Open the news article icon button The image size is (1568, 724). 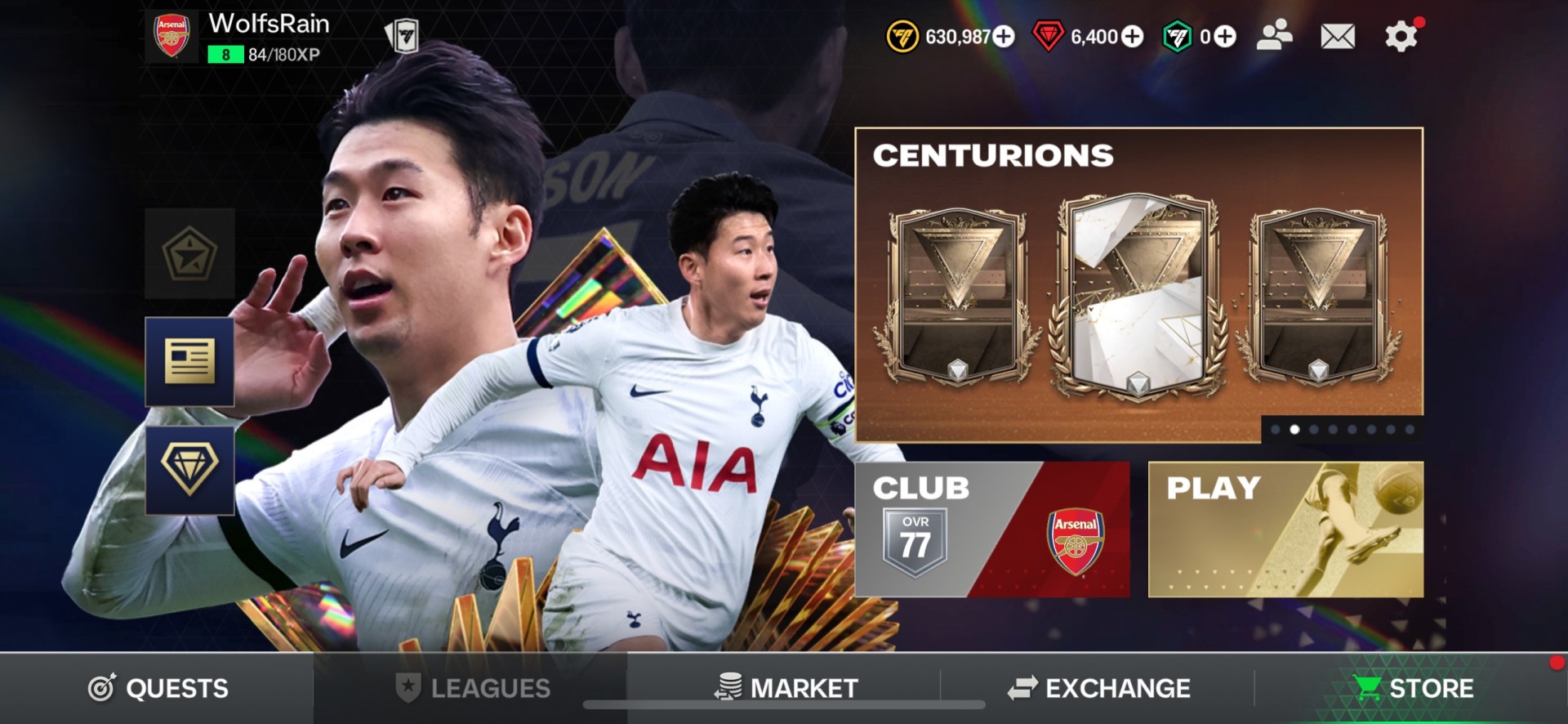[189, 361]
